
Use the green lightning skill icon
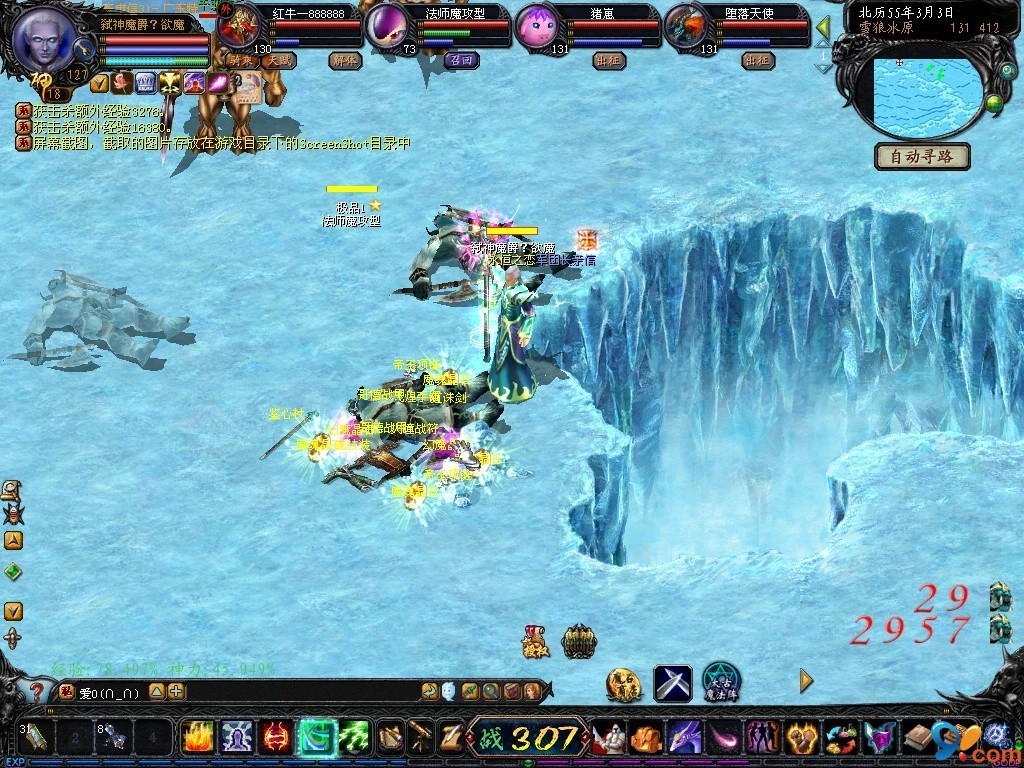[x=355, y=738]
